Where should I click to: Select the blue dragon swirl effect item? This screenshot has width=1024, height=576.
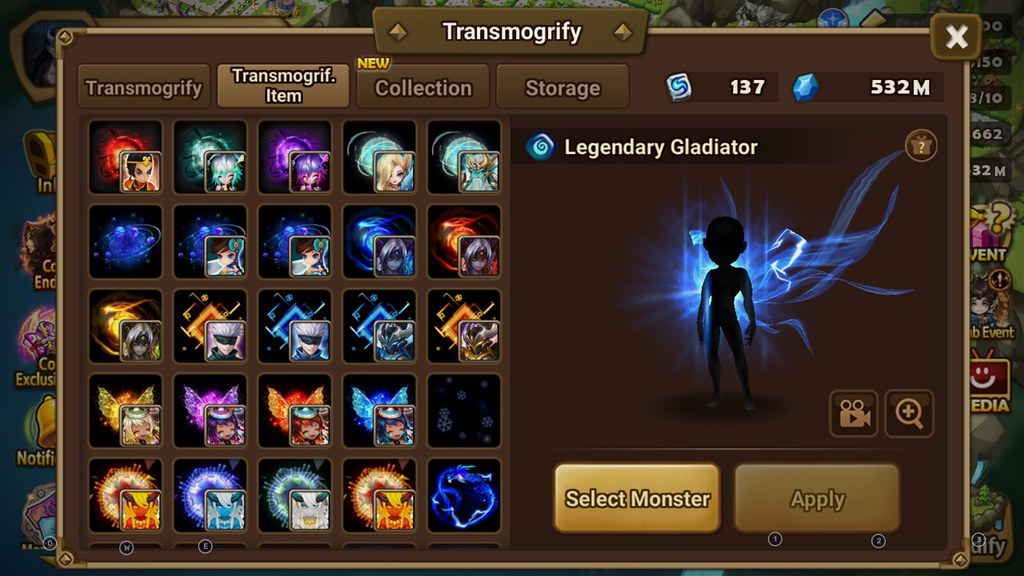(x=464, y=495)
